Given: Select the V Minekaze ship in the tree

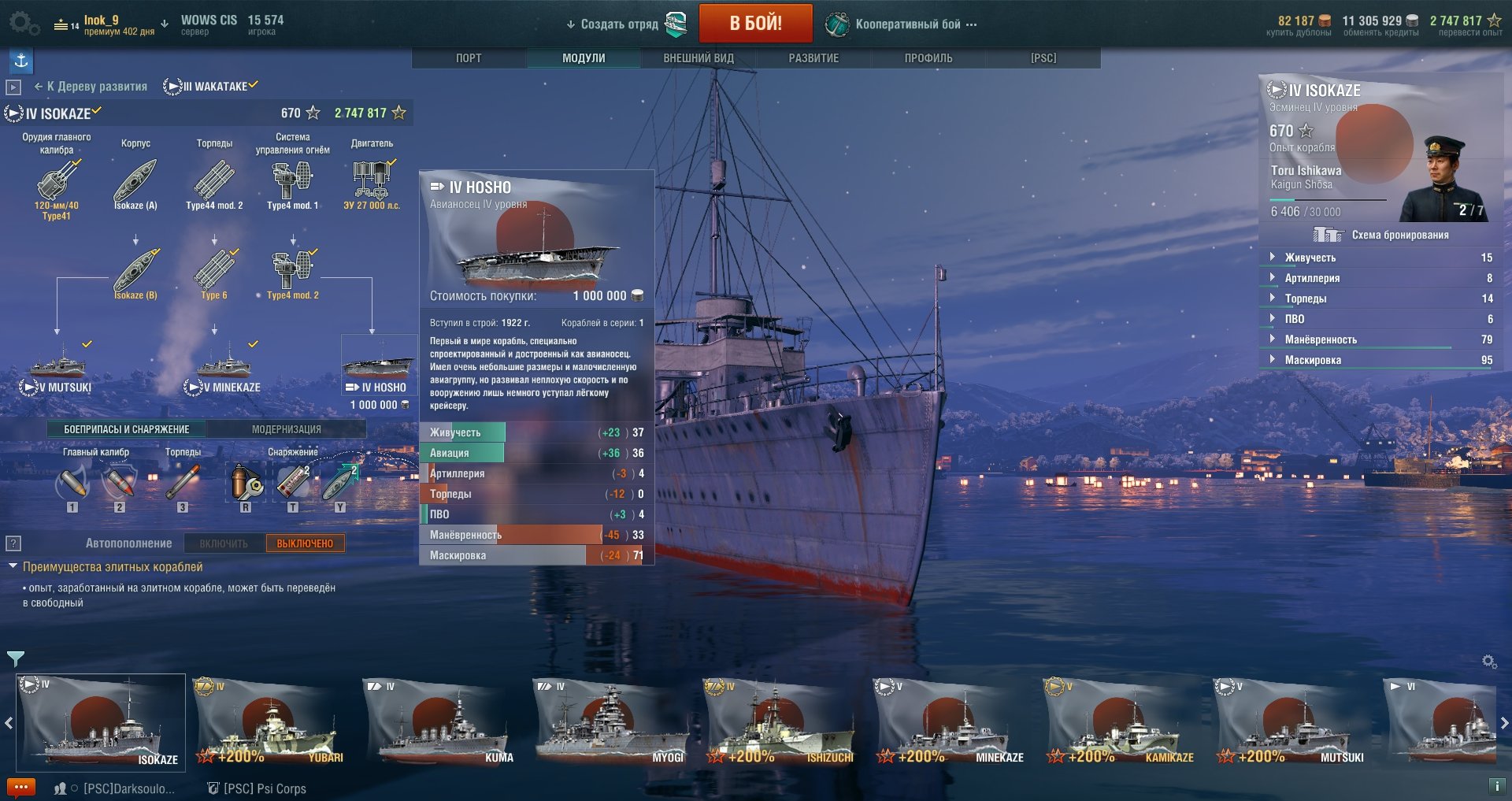Looking at the screenshot, I should 227,370.
